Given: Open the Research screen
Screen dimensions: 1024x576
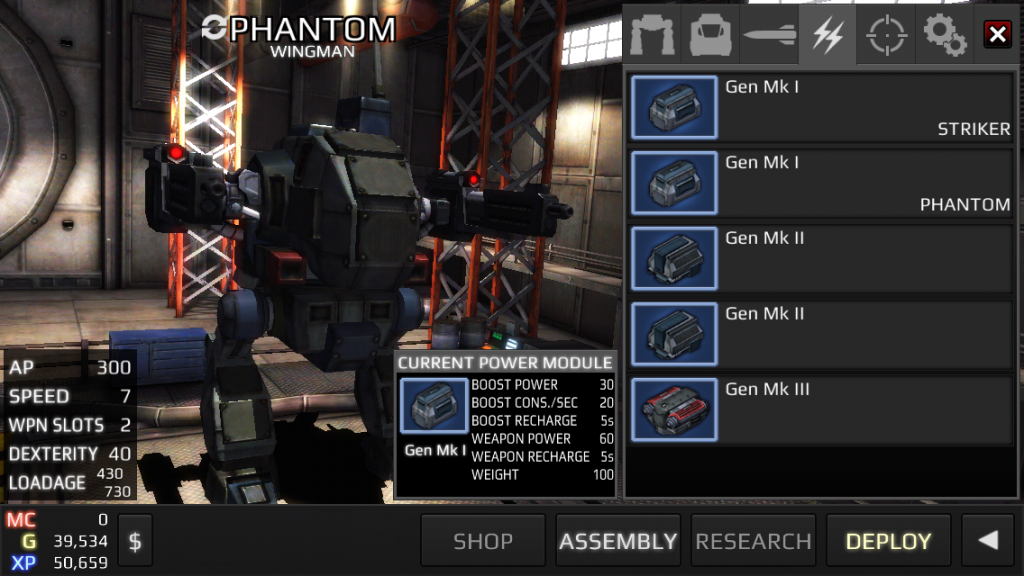Looking at the screenshot, I should pos(753,541).
